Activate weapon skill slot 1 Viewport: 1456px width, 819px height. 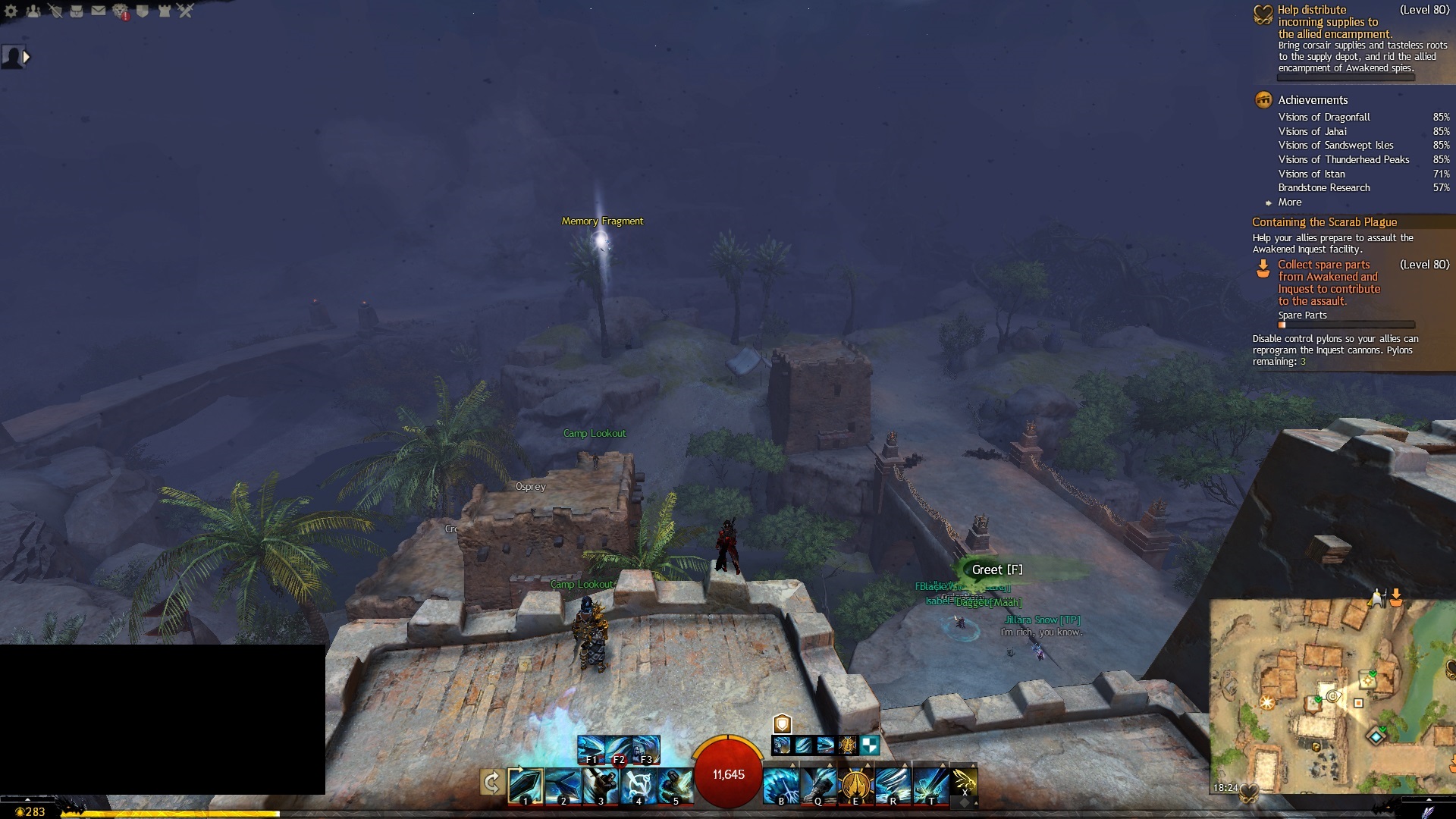525,785
